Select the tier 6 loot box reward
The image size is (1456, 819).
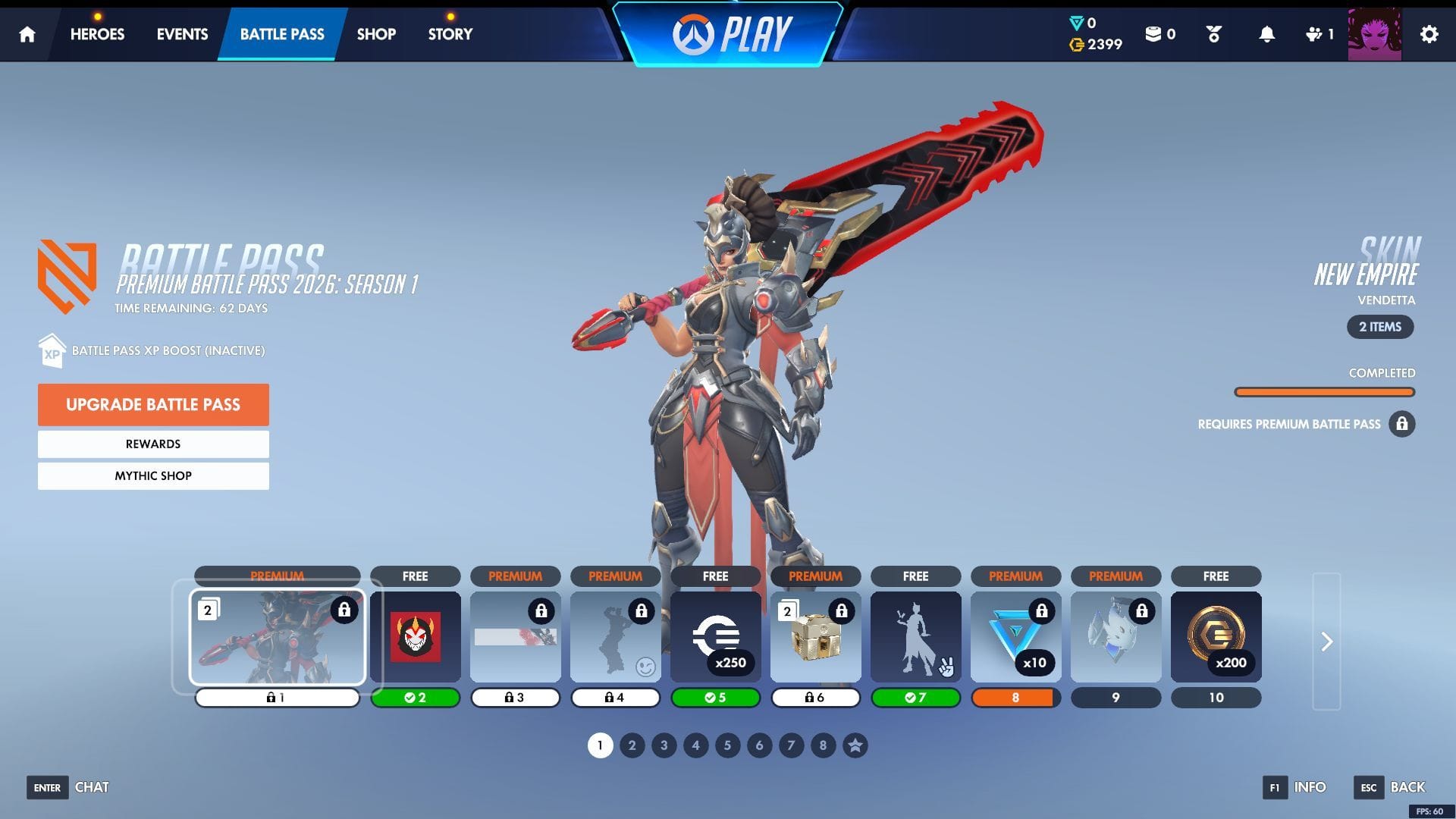click(x=815, y=637)
